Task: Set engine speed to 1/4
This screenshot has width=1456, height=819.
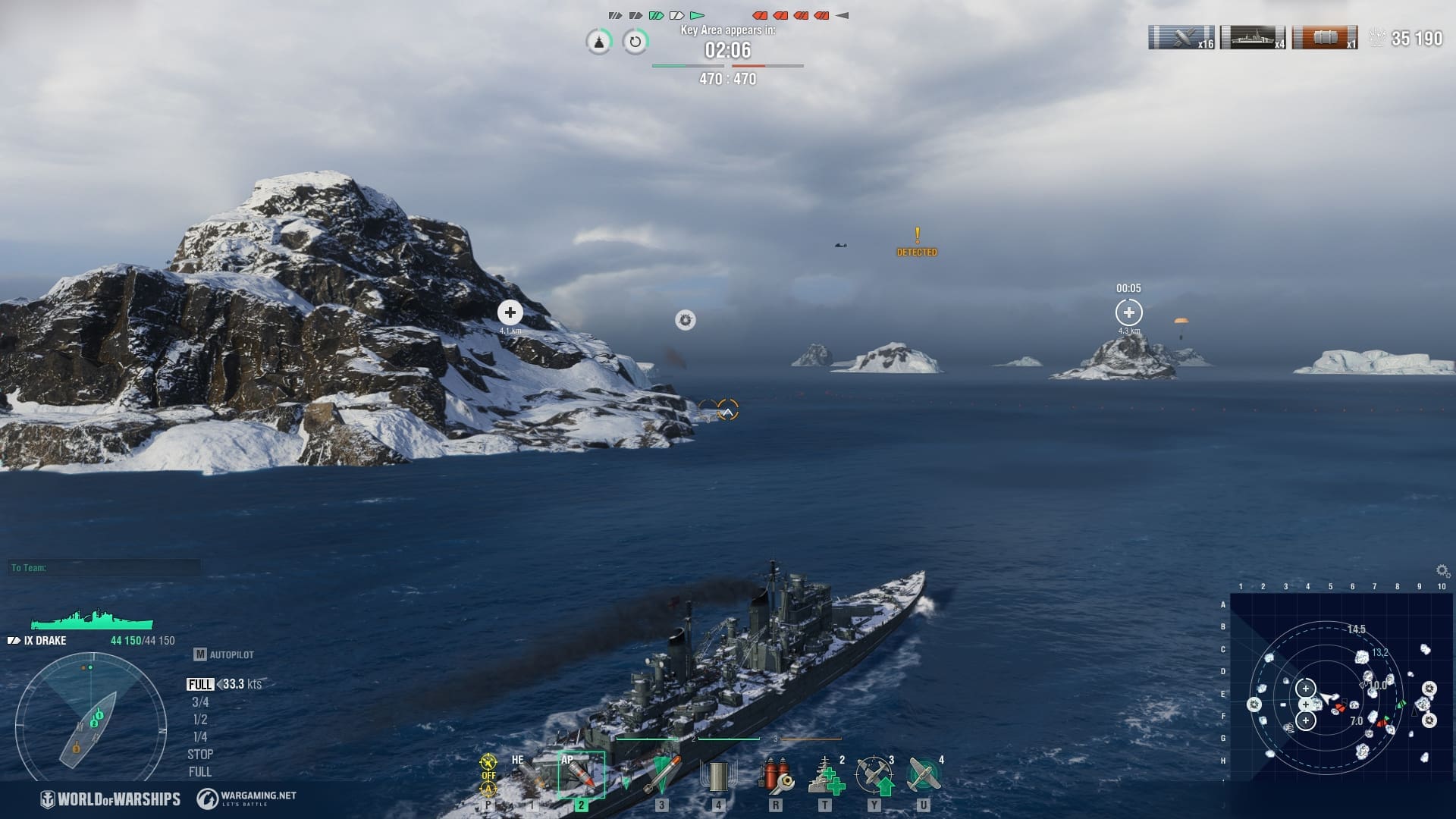Action: (200, 737)
